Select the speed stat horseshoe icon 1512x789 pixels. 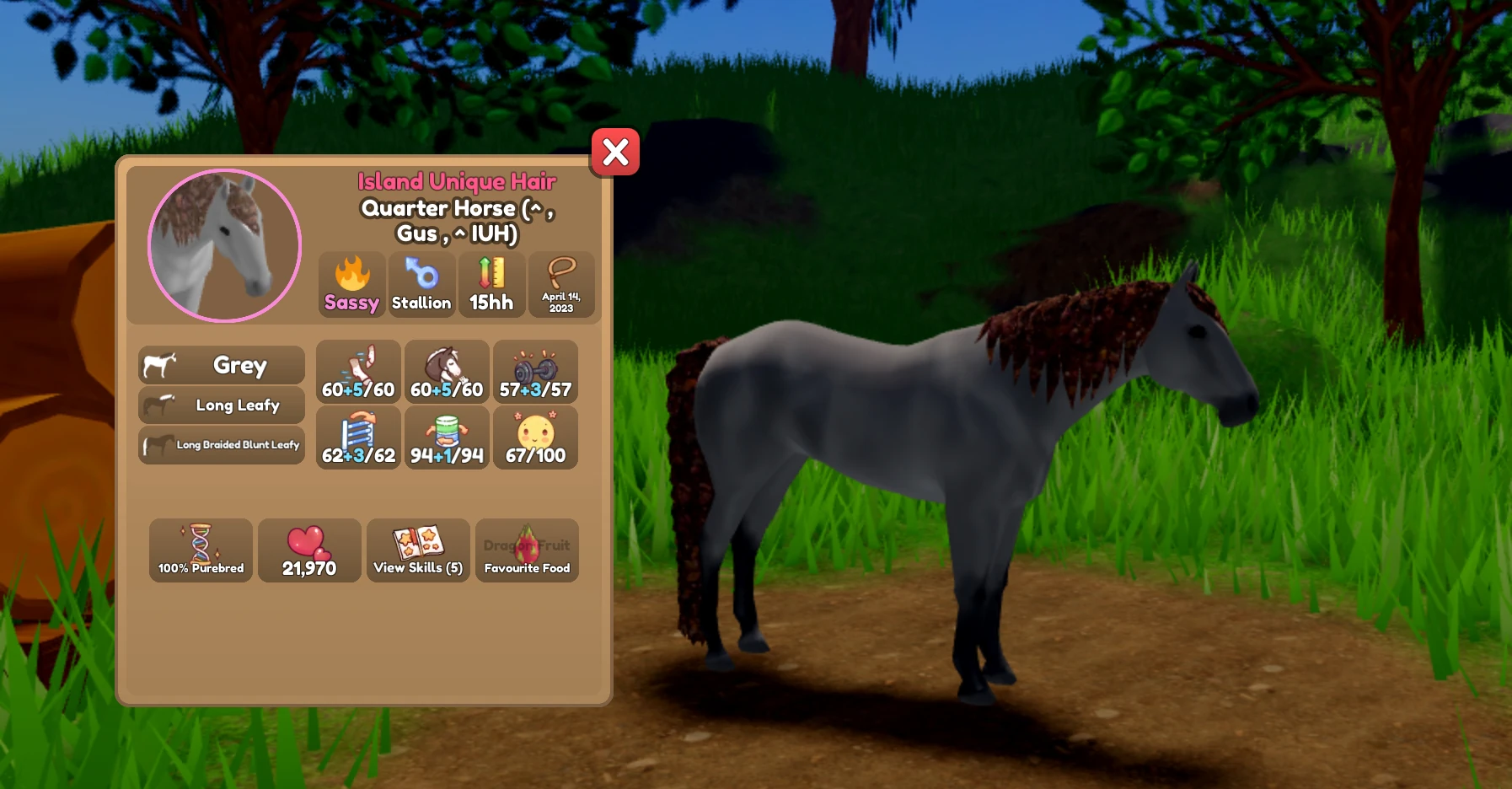click(357, 371)
